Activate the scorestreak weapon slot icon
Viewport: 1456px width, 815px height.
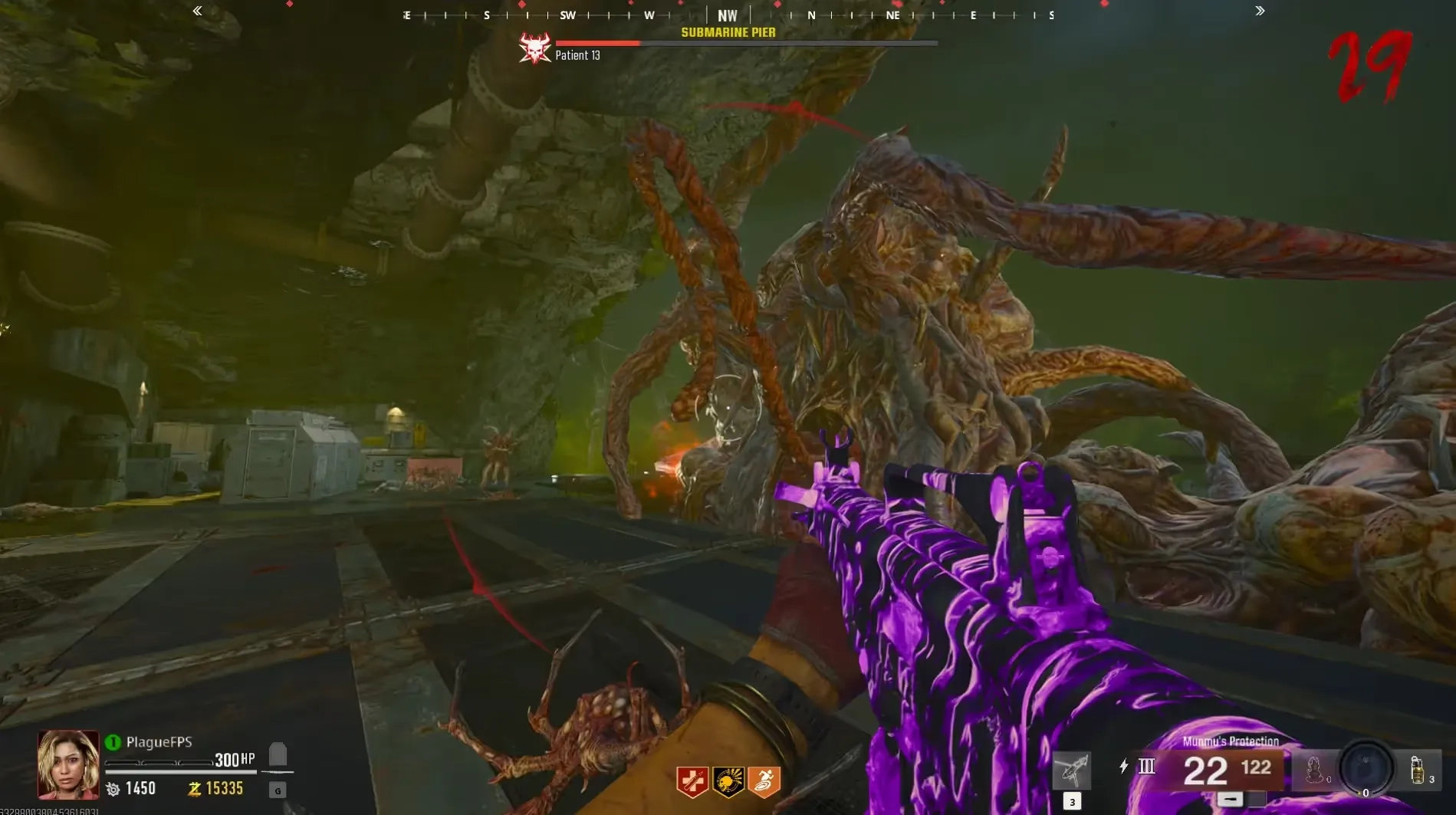(1072, 770)
